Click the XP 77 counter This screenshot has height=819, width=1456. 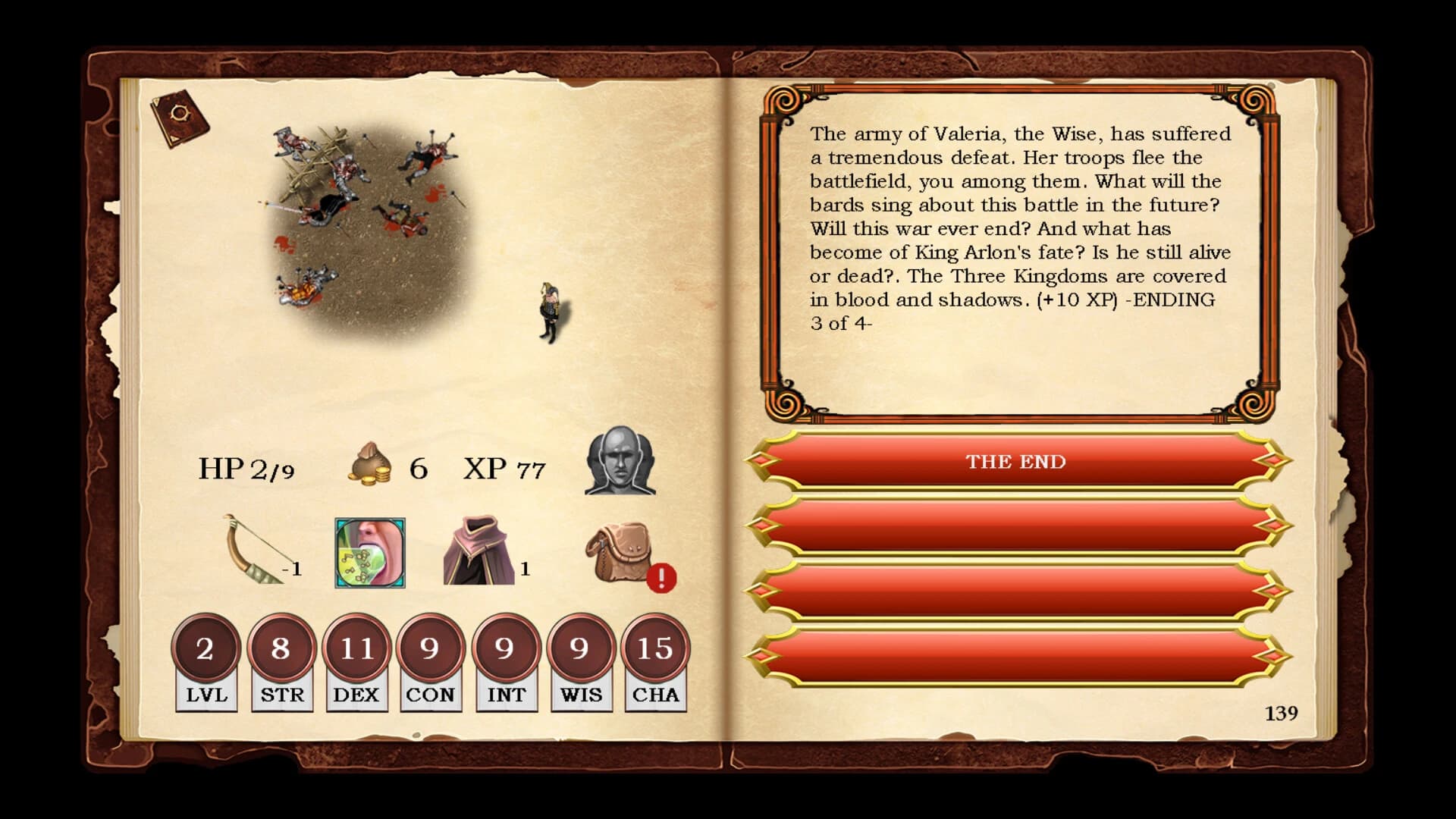(x=504, y=469)
